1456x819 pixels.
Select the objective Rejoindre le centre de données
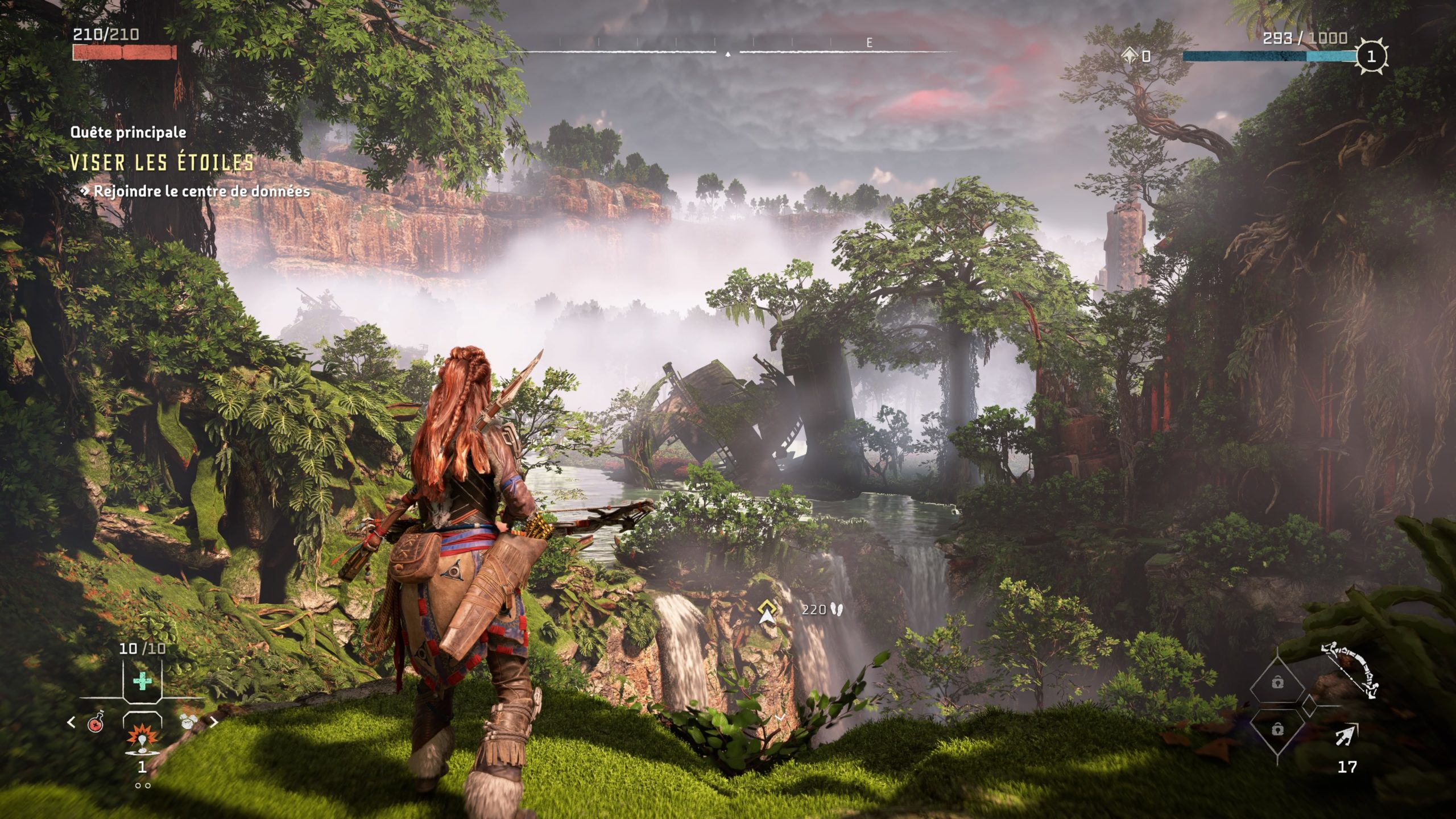(x=201, y=192)
